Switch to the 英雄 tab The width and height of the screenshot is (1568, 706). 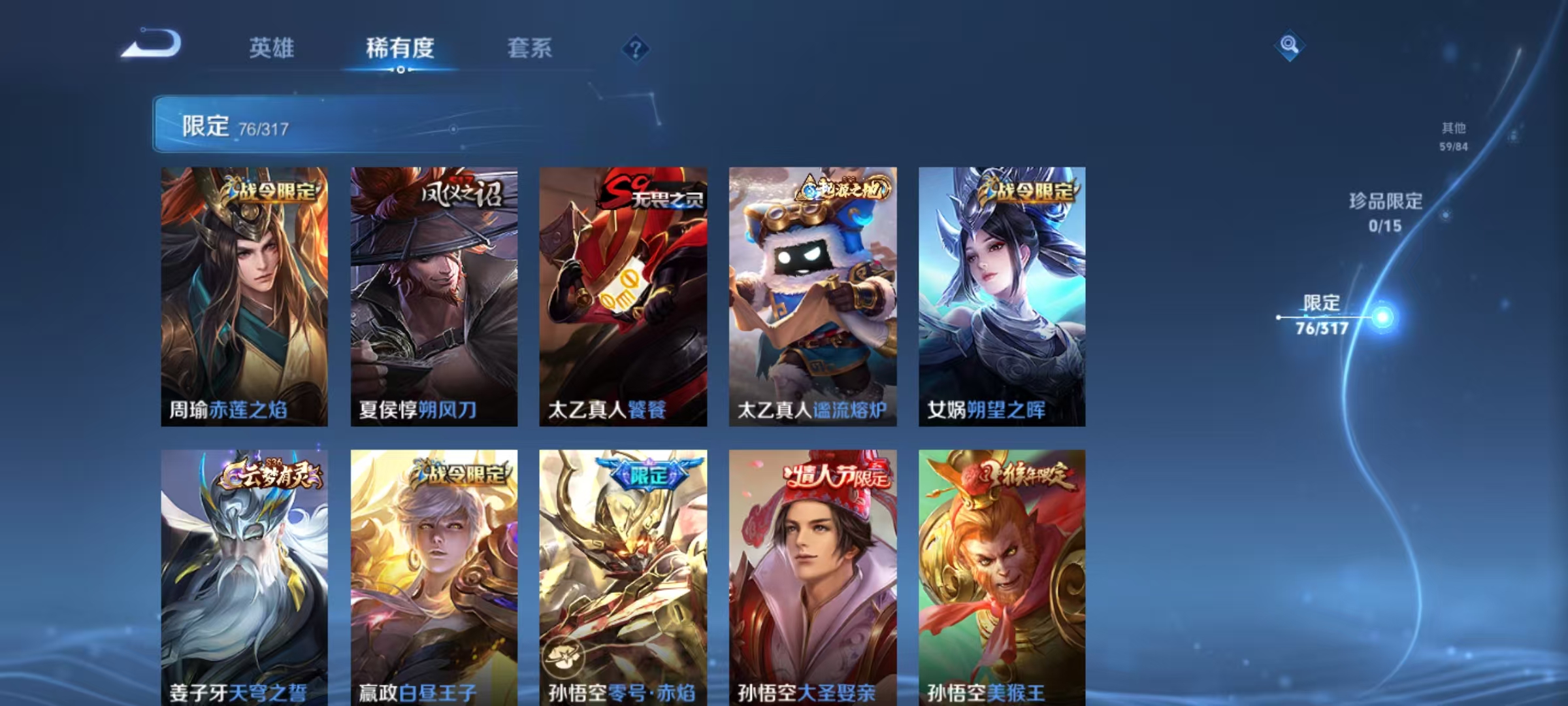pyautogui.click(x=271, y=49)
